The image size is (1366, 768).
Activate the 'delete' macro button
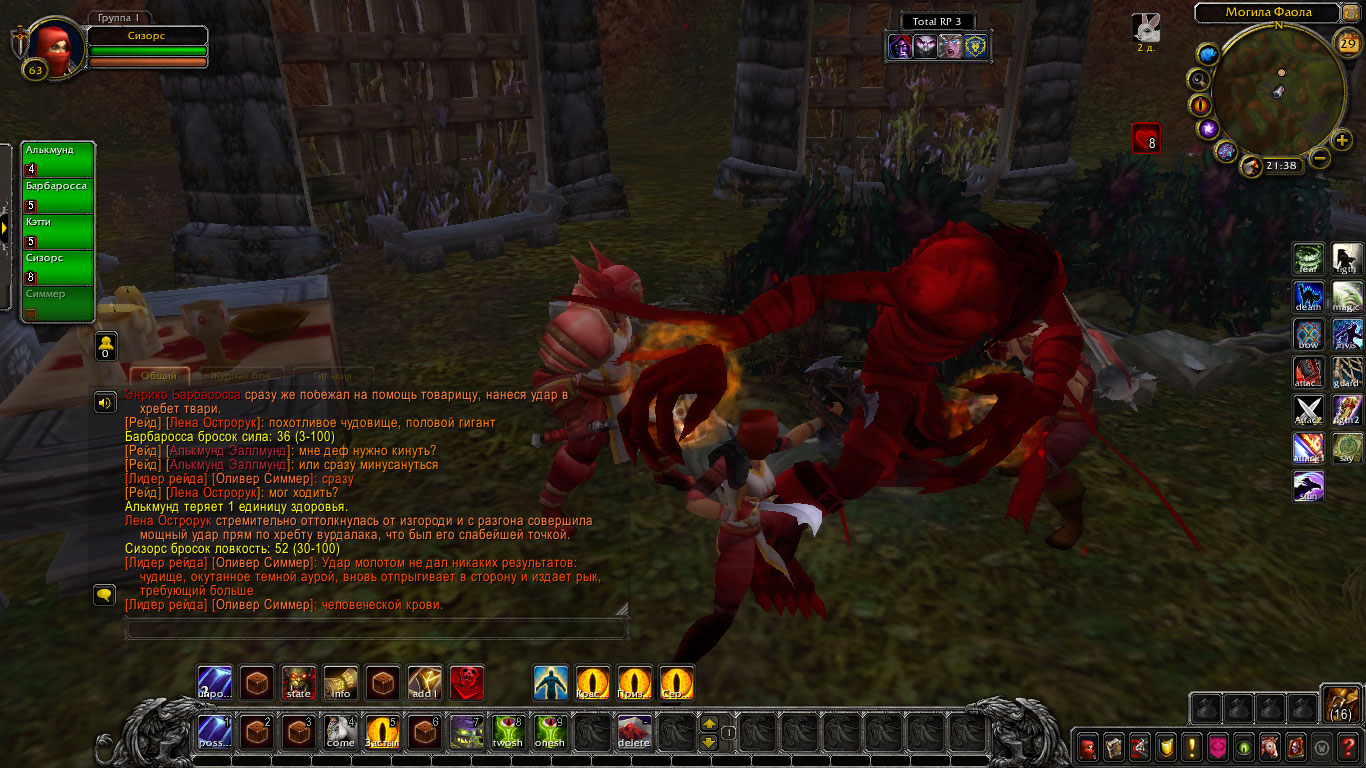click(x=635, y=733)
